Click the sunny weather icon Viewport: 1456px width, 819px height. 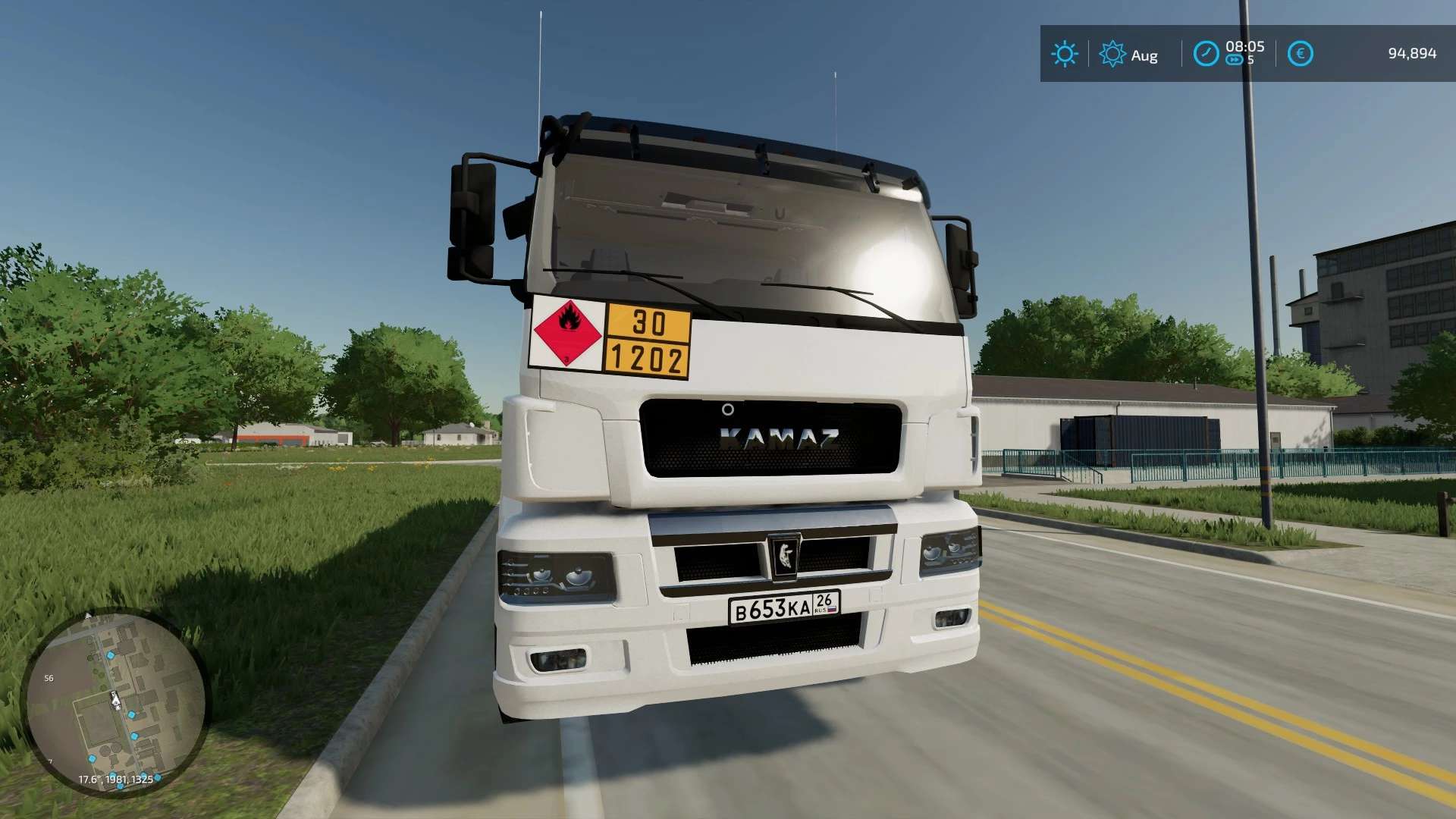pos(1064,54)
